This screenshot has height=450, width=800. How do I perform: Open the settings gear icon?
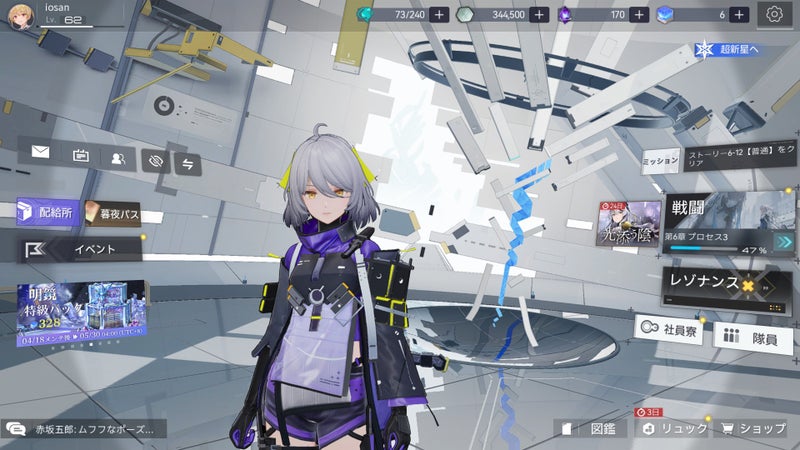(x=773, y=14)
